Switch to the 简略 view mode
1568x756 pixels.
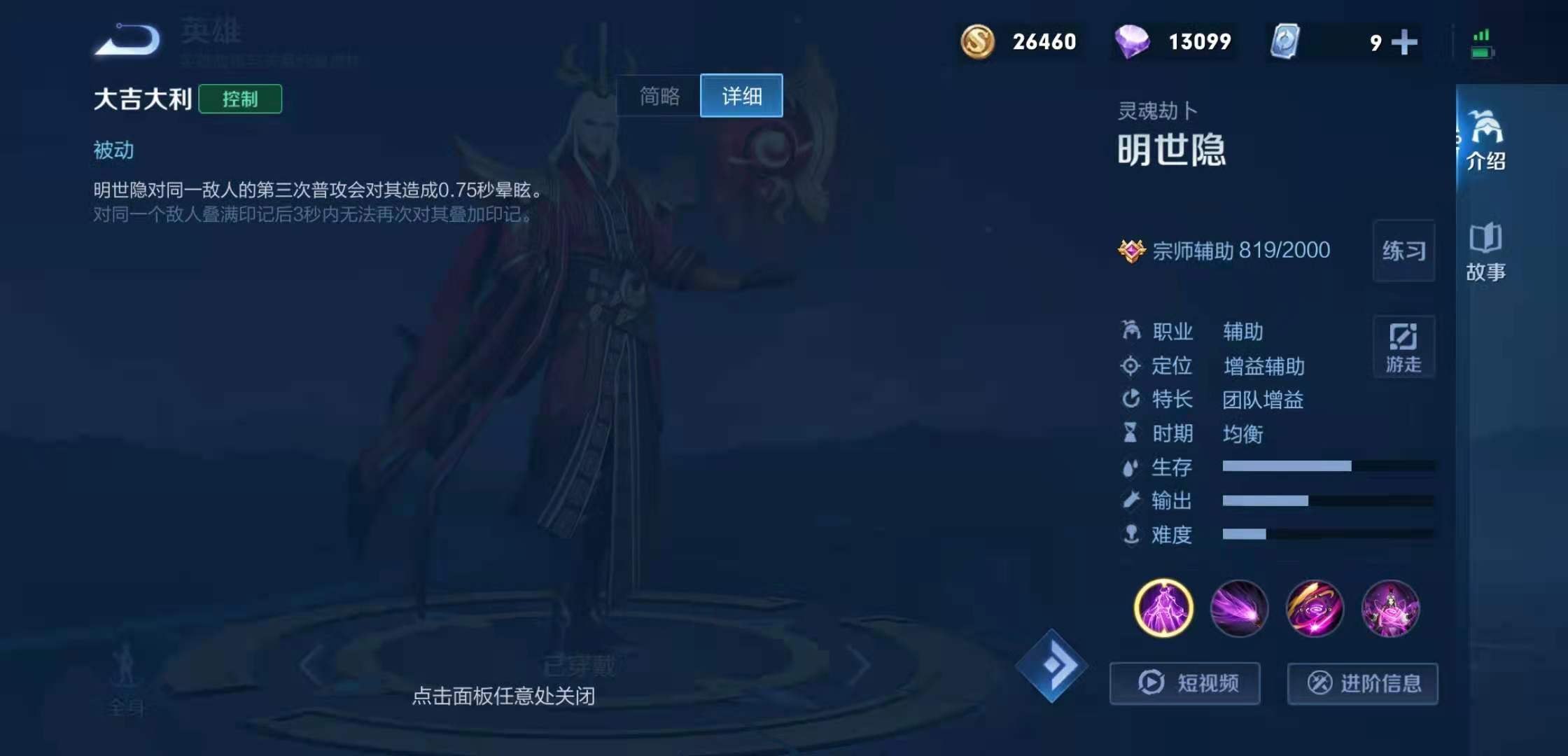click(657, 96)
